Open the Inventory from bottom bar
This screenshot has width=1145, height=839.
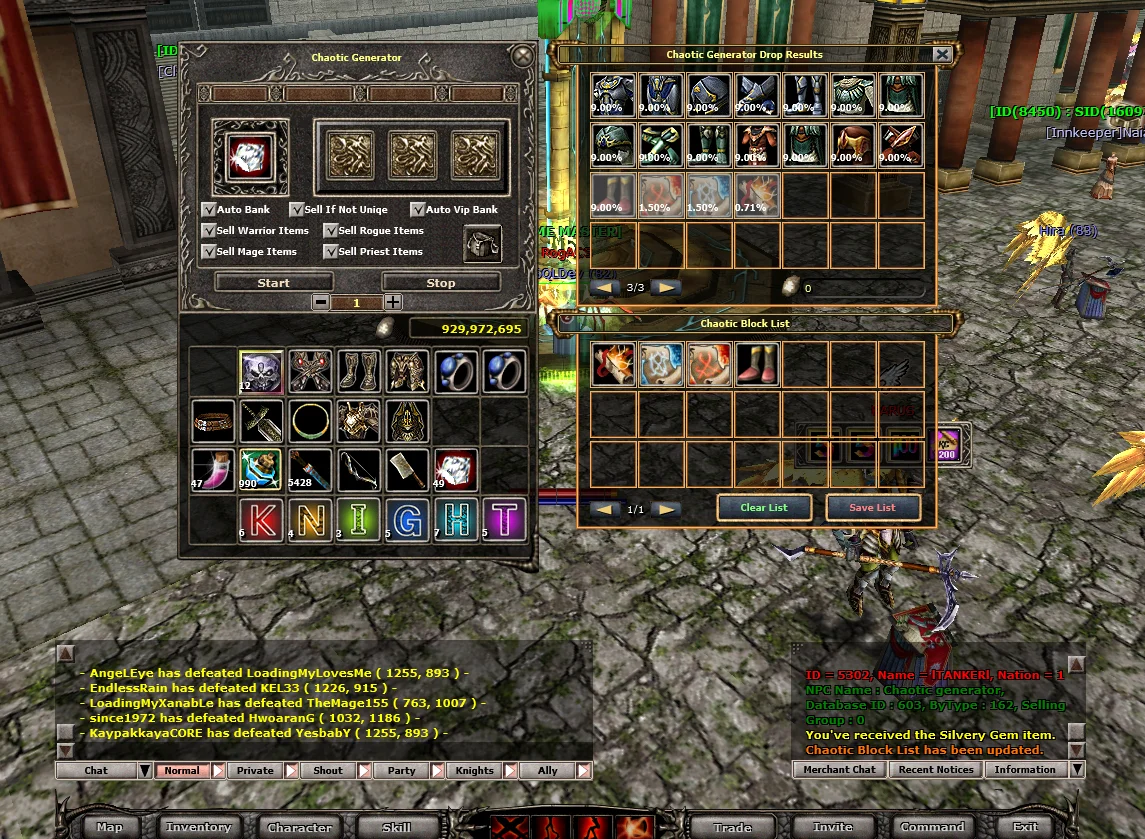(198, 827)
